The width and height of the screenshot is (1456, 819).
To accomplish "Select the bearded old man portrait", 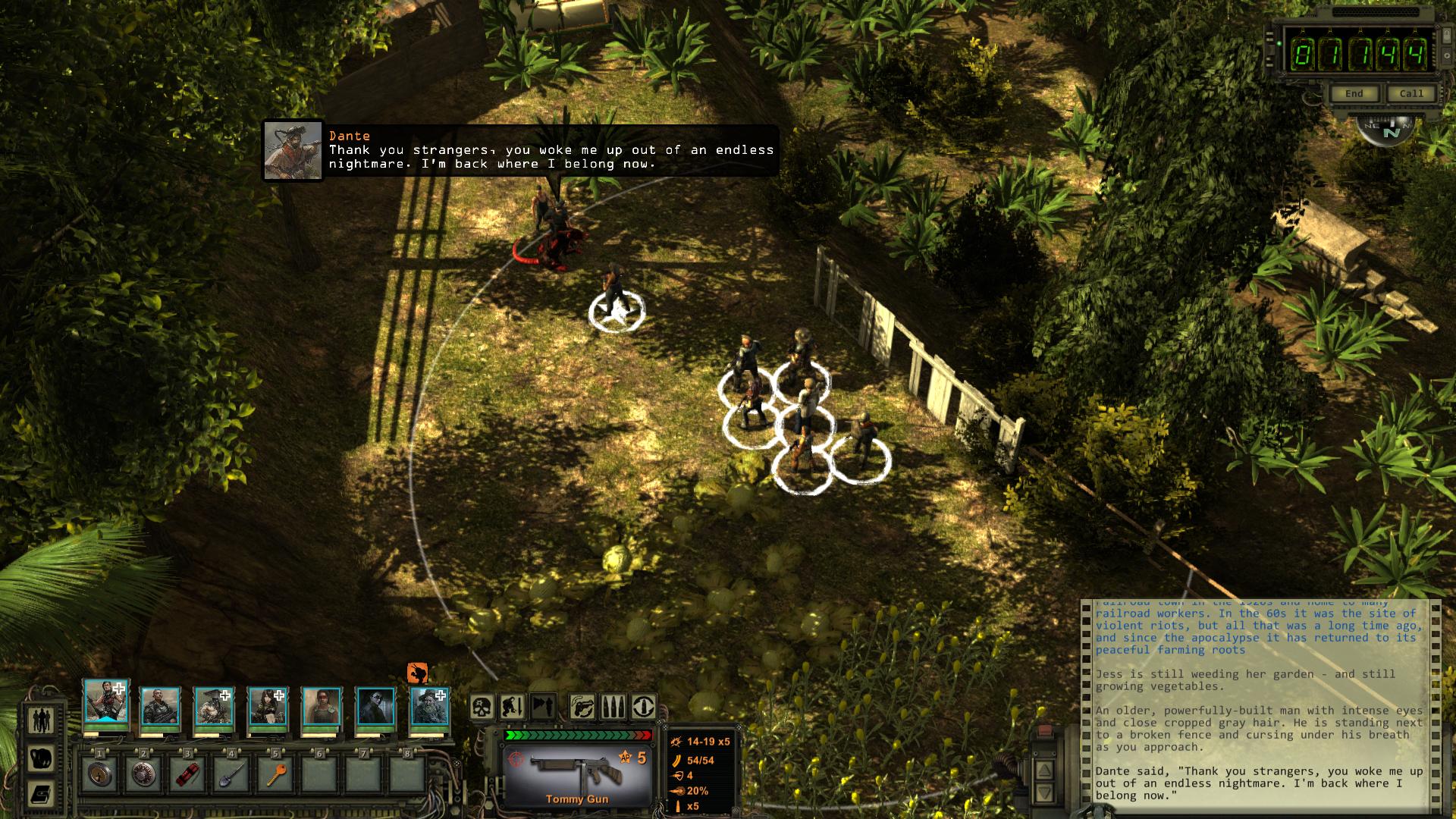I will point(430,707).
